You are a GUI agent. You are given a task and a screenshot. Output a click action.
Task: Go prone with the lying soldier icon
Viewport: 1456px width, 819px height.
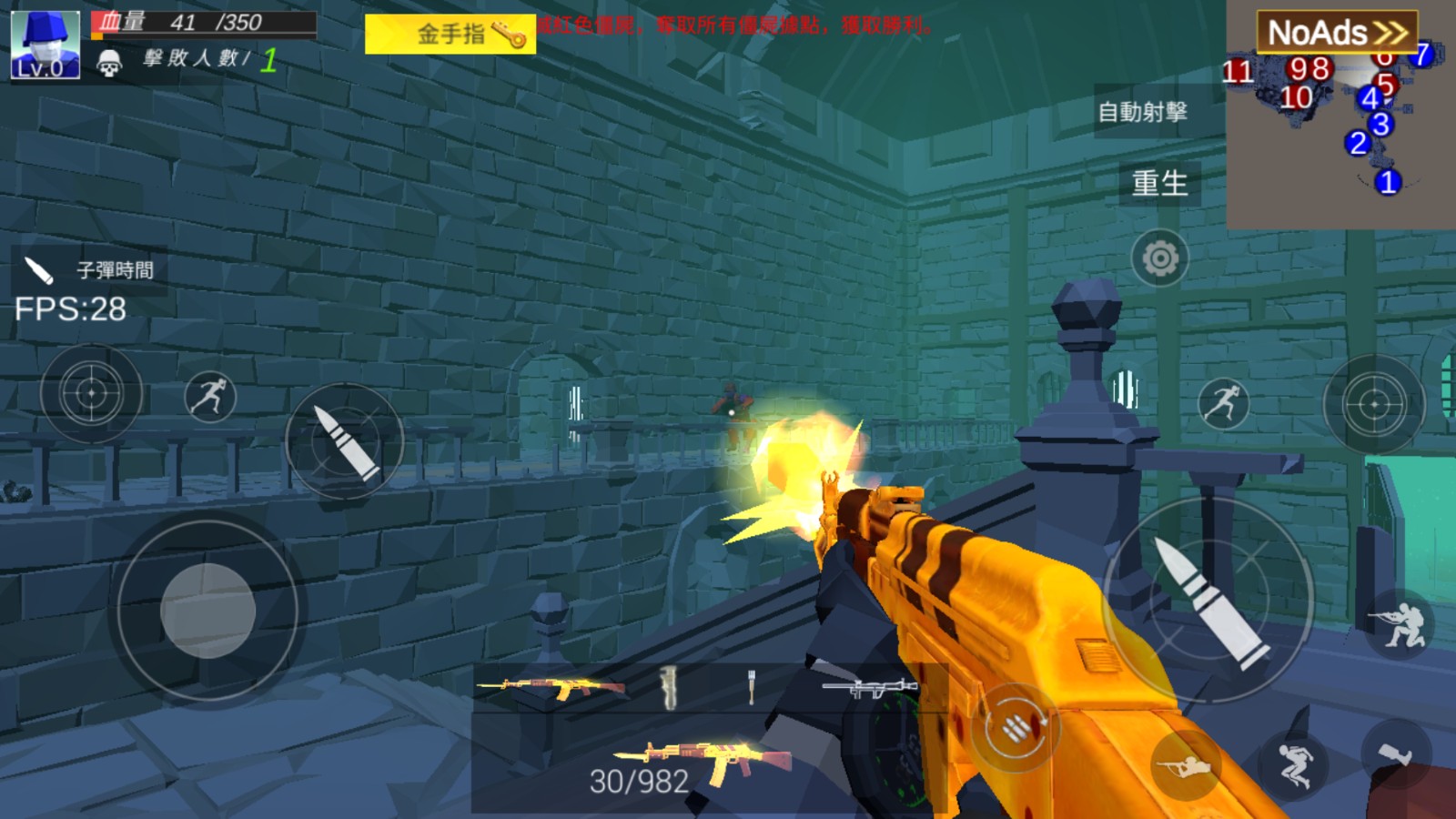click(x=1187, y=766)
